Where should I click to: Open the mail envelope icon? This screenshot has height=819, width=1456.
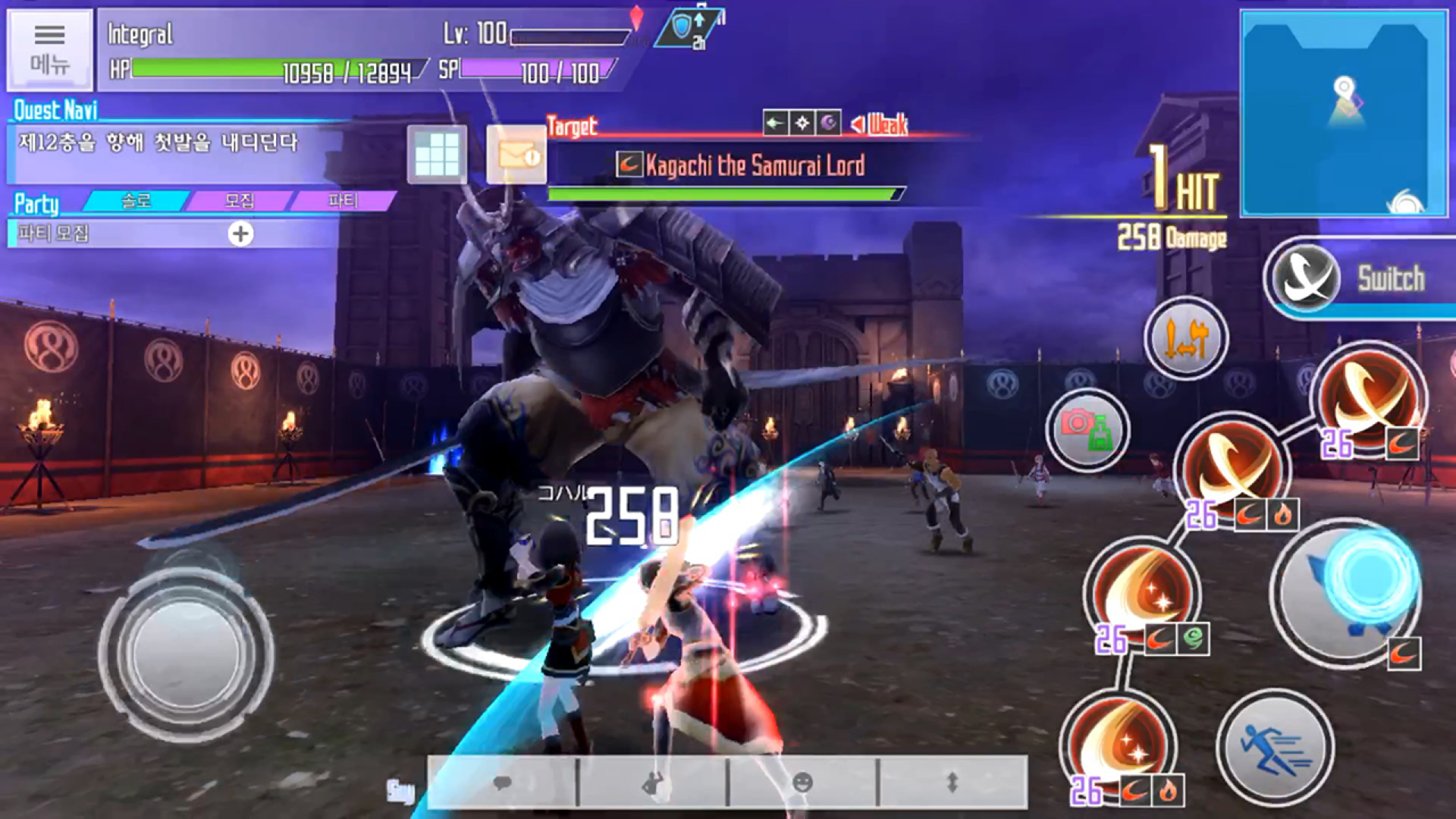(x=516, y=155)
